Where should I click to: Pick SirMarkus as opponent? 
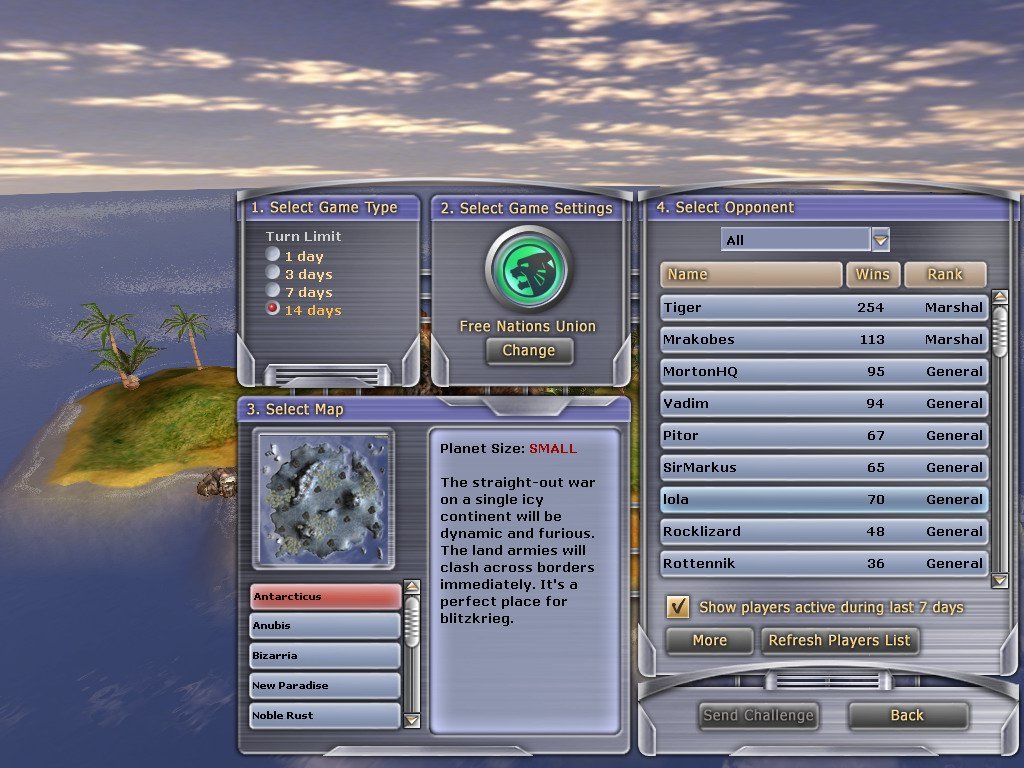click(824, 468)
